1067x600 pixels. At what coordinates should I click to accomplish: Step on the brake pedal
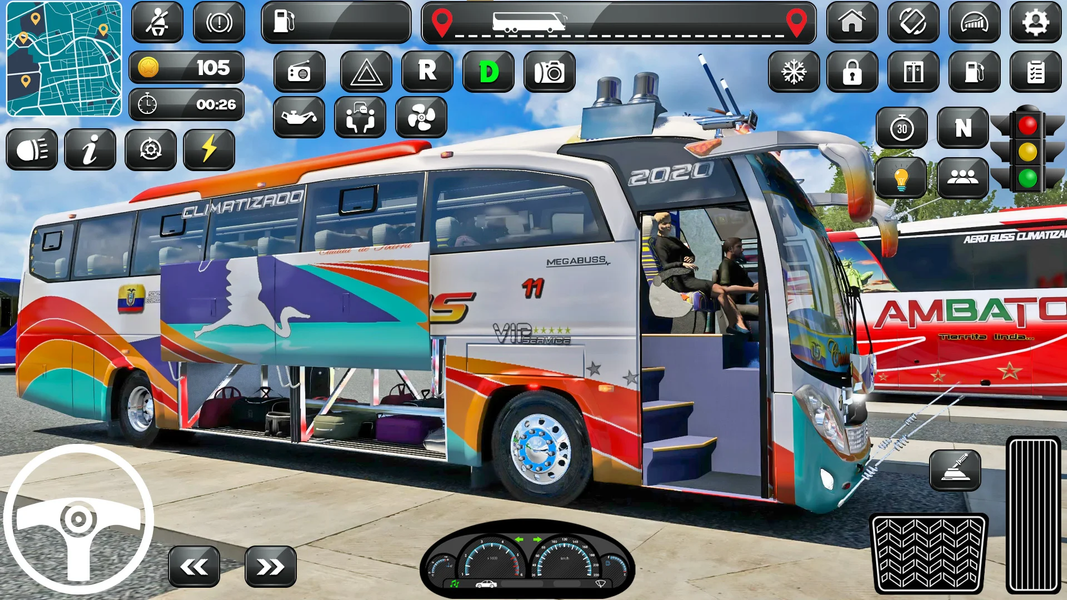[x=928, y=553]
